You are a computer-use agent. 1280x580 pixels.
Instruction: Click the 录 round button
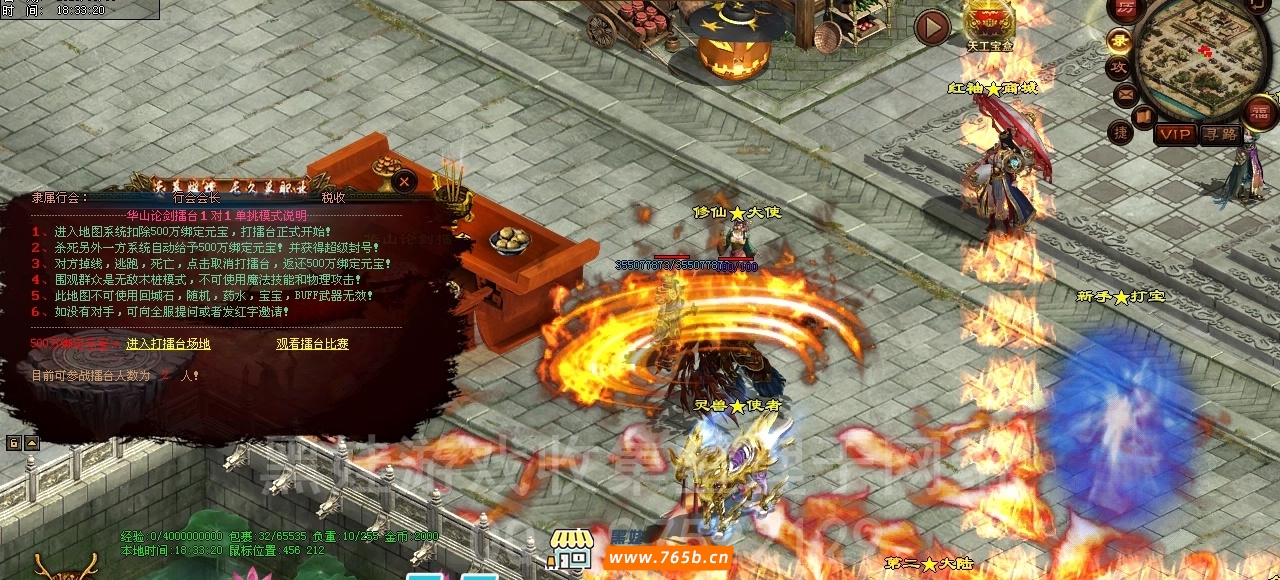click(1120, 42)
